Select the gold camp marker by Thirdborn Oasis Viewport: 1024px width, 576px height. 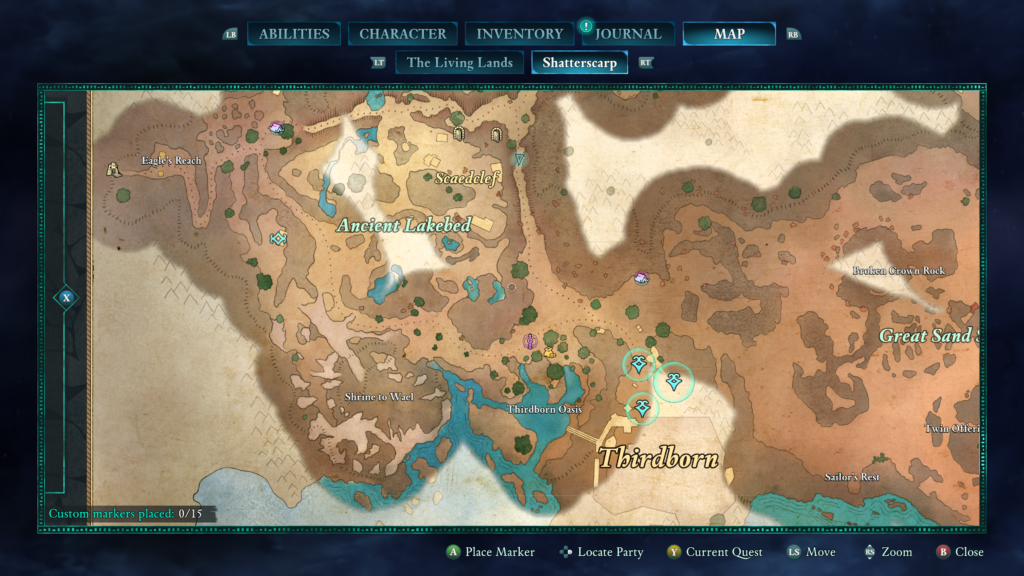(x=549, y=353)
